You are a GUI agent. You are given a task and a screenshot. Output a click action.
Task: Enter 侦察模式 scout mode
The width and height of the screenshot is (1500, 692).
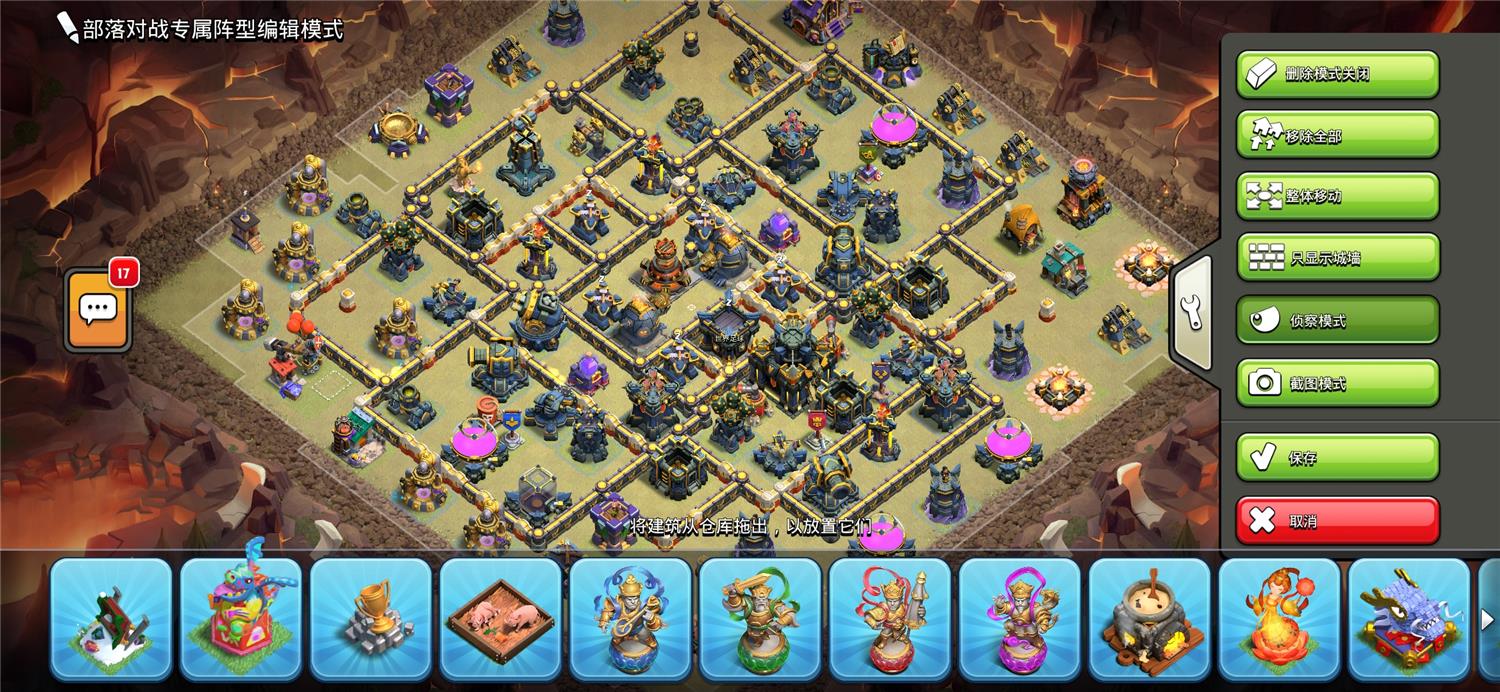[1337, 320]
